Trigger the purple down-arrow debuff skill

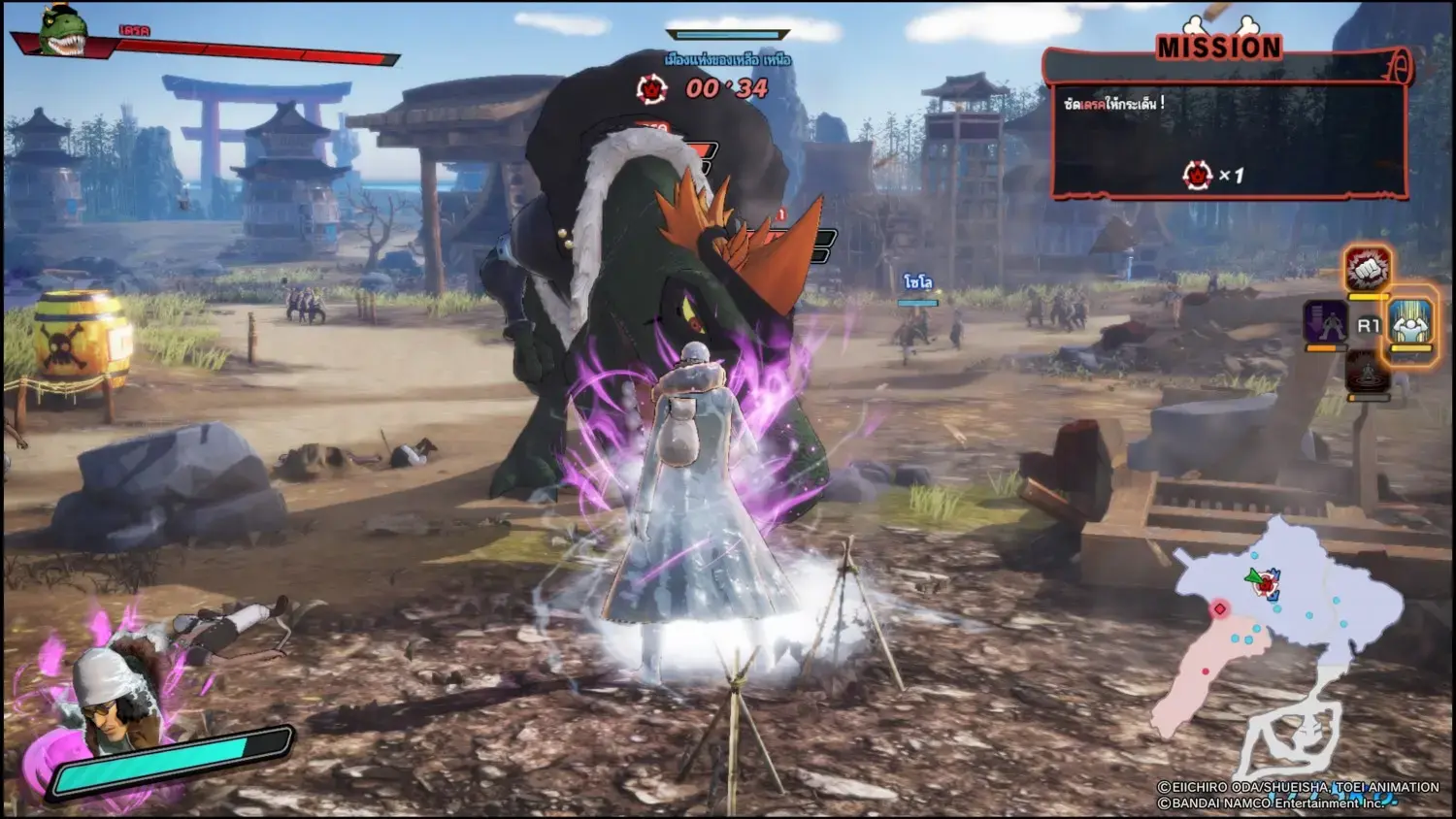click(x=1325, y=321)
